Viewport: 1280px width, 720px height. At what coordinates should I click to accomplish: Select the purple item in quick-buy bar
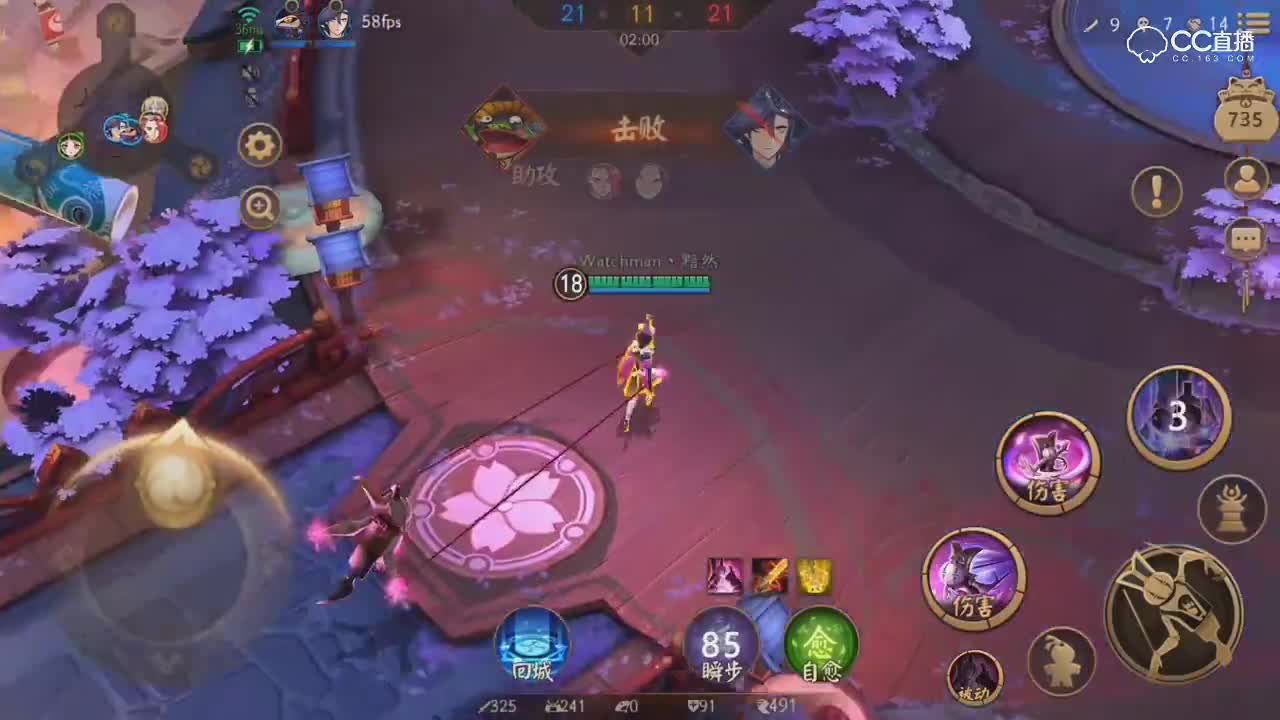[722, 575]
